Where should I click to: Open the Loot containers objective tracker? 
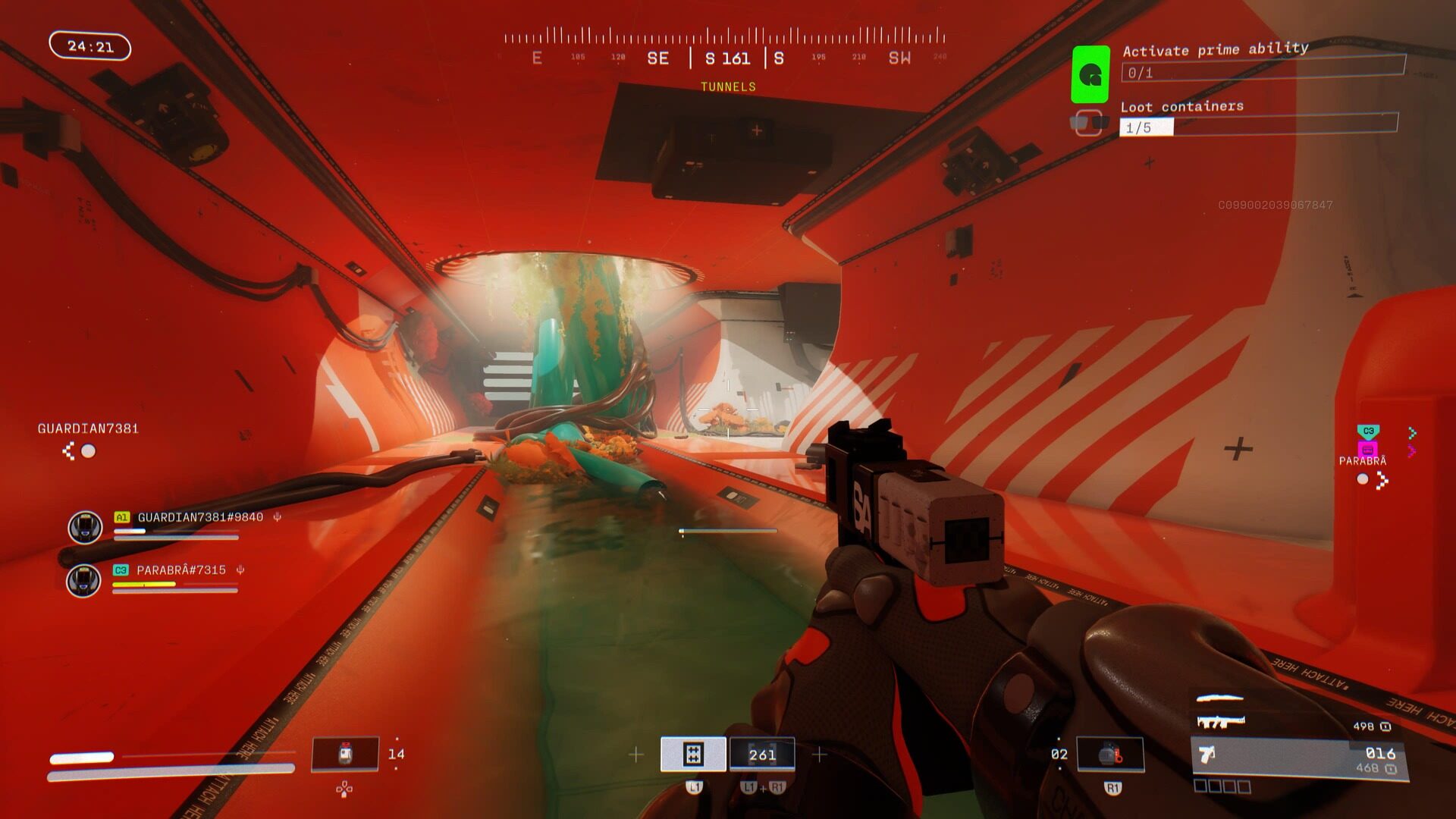point(1258,119)
